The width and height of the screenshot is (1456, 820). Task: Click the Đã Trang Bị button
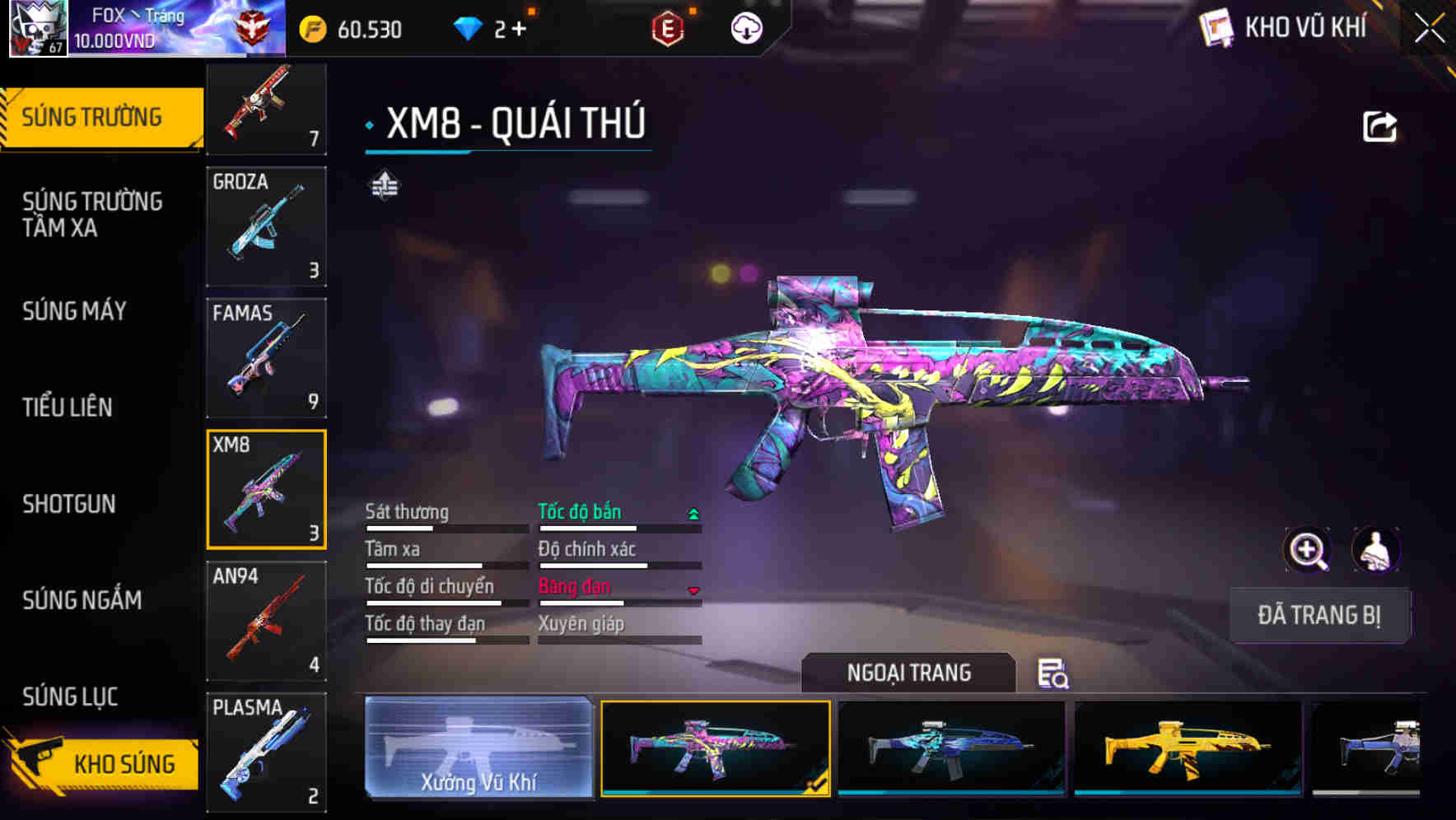click(1319, 615)
